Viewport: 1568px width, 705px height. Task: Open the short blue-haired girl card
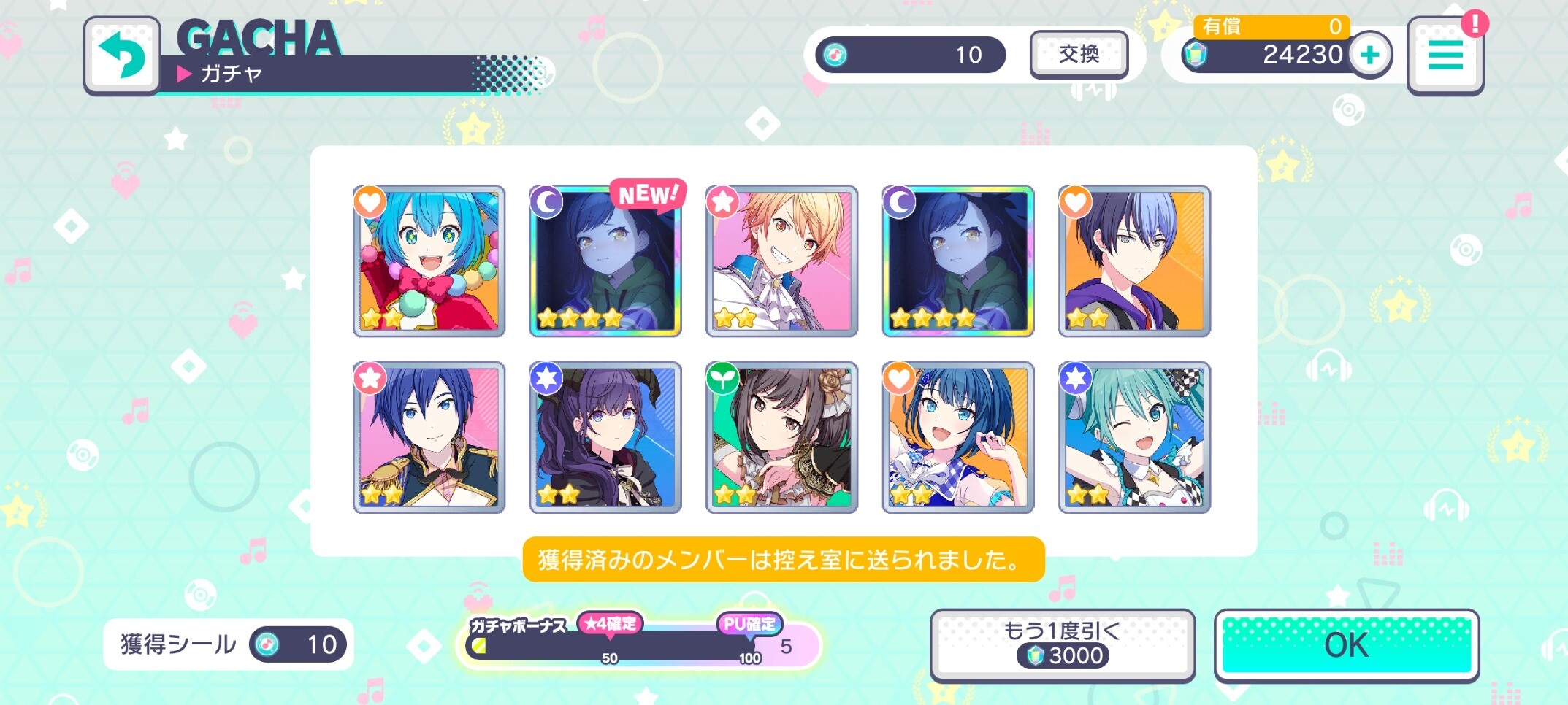[957, 437]
